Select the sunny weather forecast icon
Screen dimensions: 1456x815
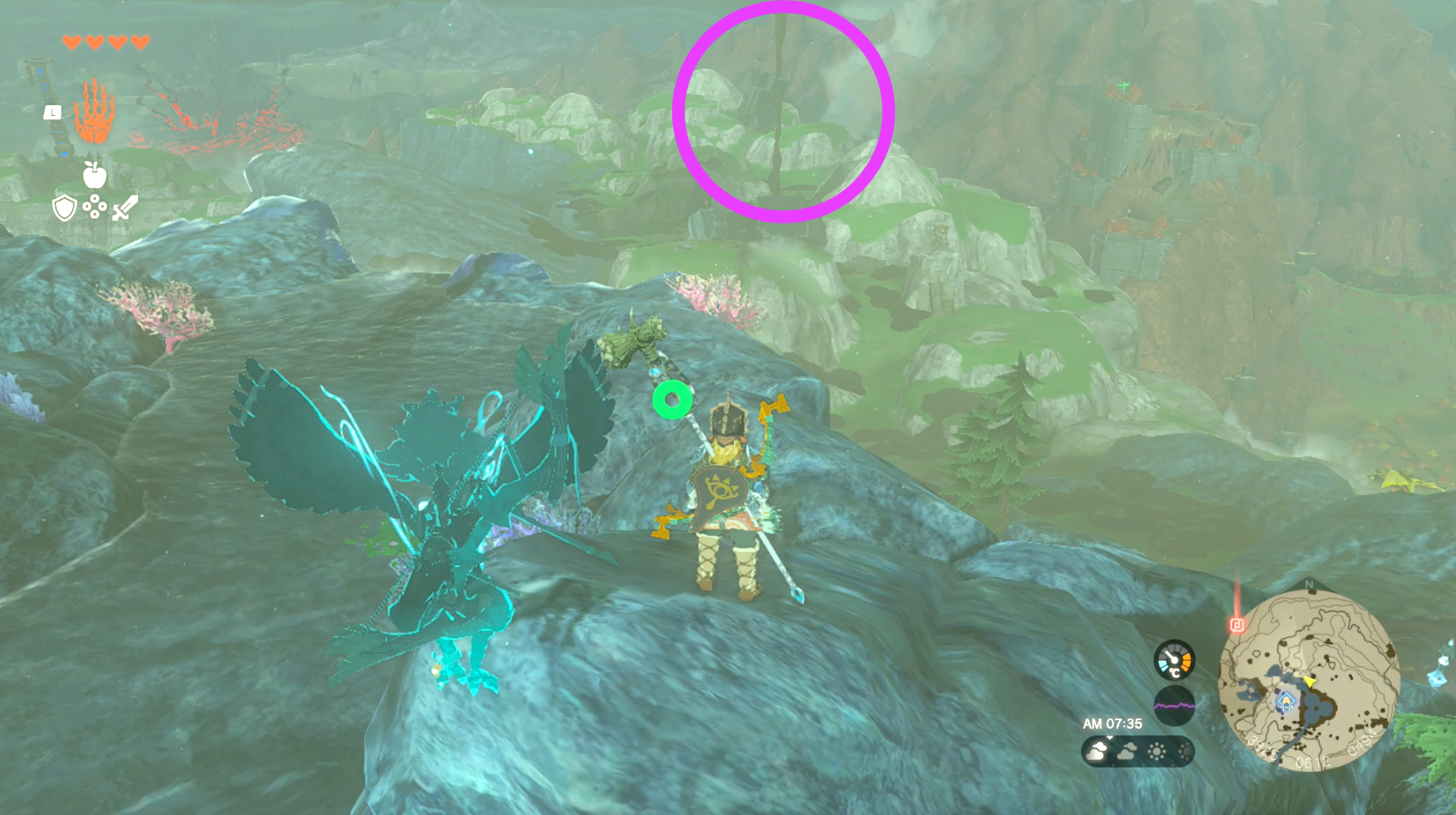click(x=1156, y=750)
